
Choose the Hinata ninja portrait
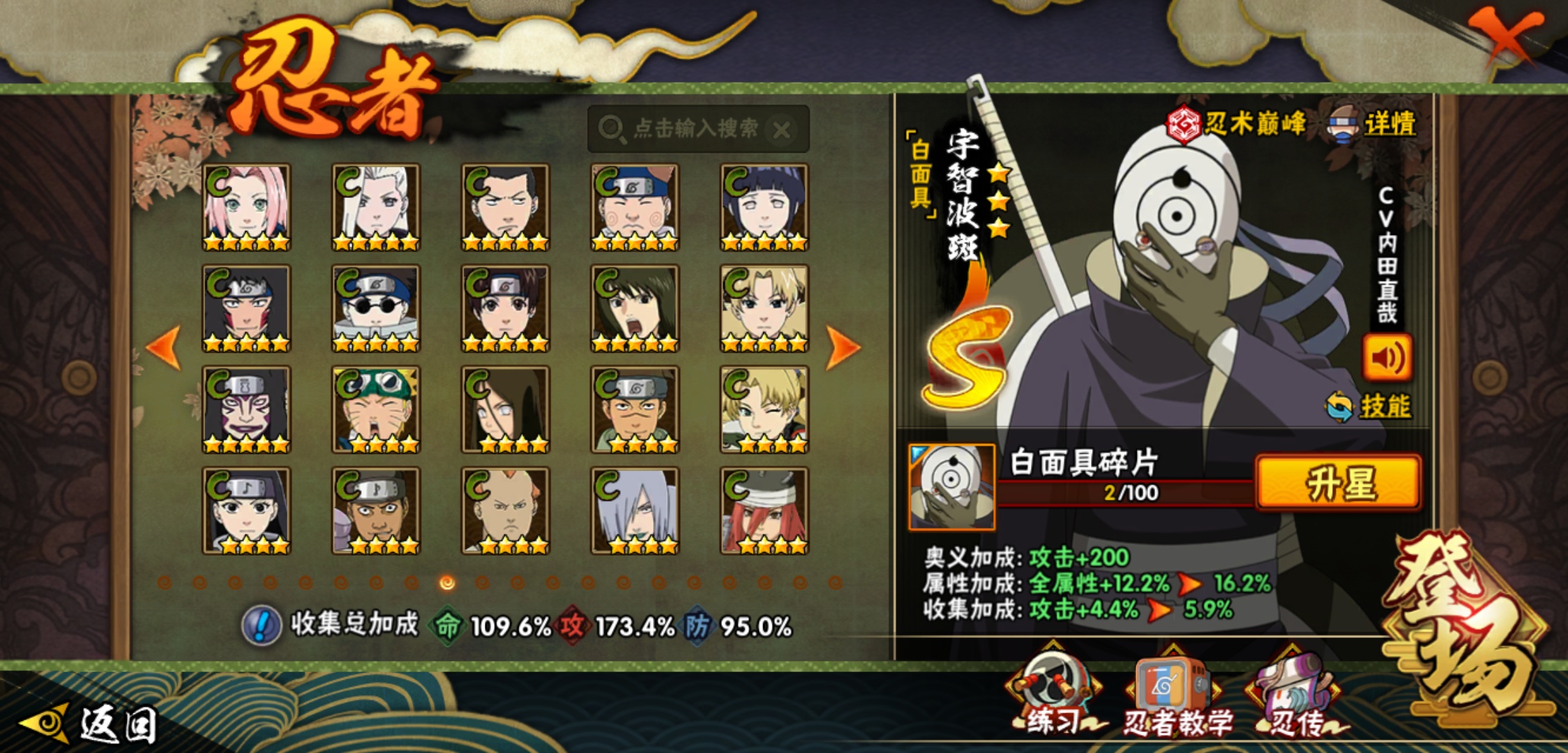coord(764,207)
